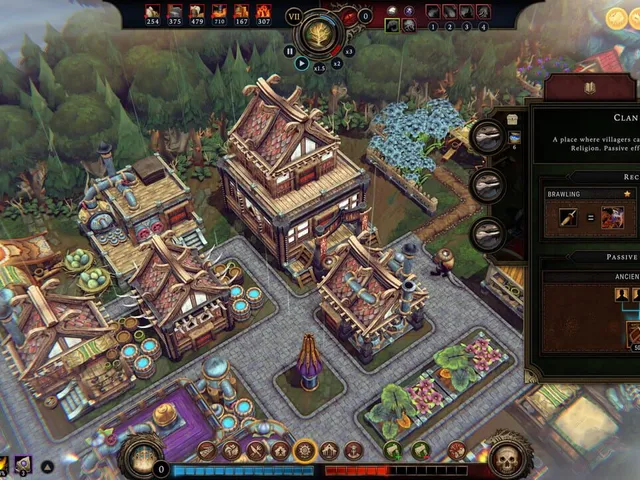Image resolution: width=640 pixels, height=480 pixels.
Task: Pause the game with the pause button
Action: click(x=290, y=50)
